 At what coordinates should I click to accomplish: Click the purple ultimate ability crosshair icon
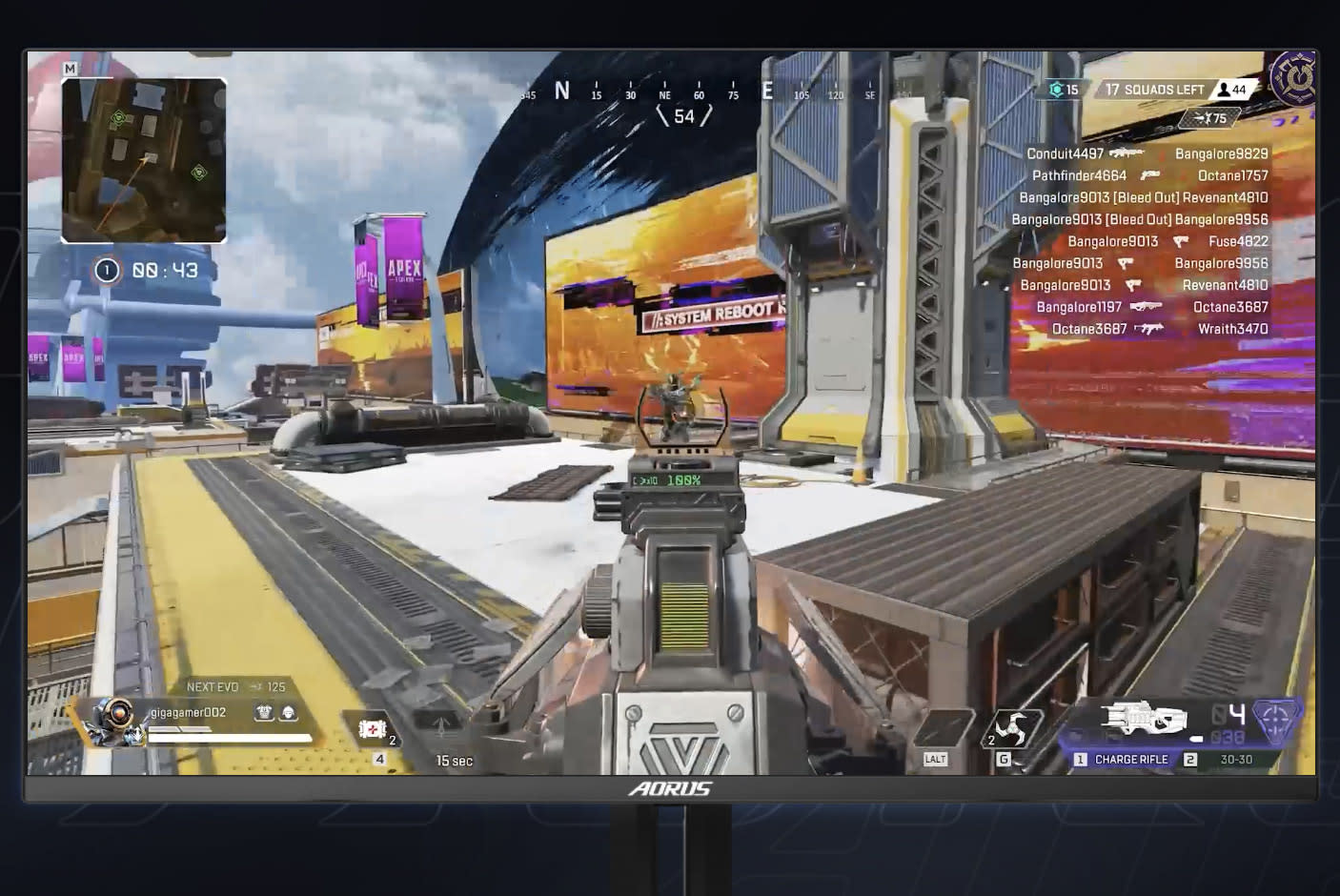[1277, 722]
